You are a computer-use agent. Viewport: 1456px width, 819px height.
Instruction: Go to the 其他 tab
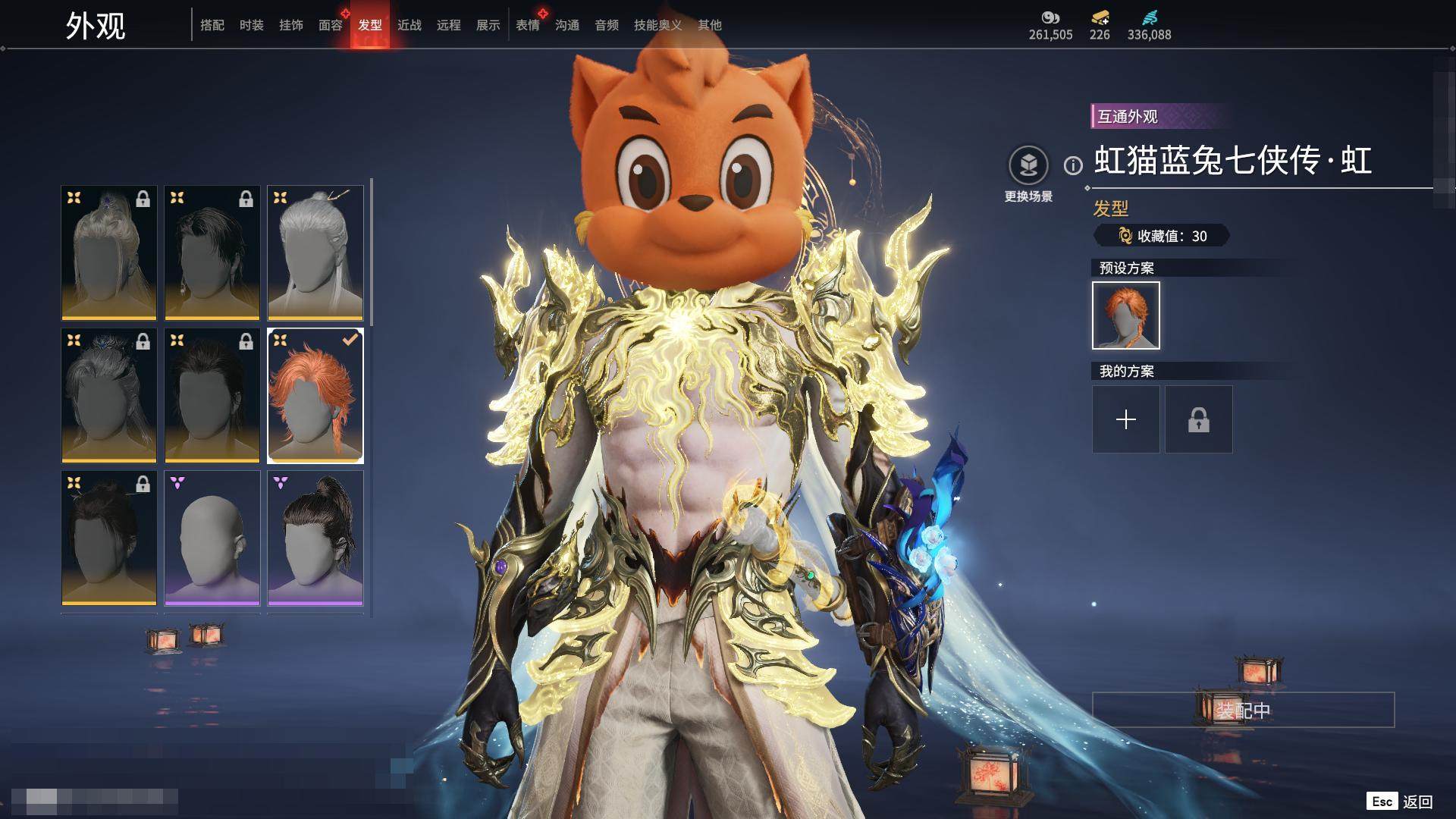[x=710, y=25]
